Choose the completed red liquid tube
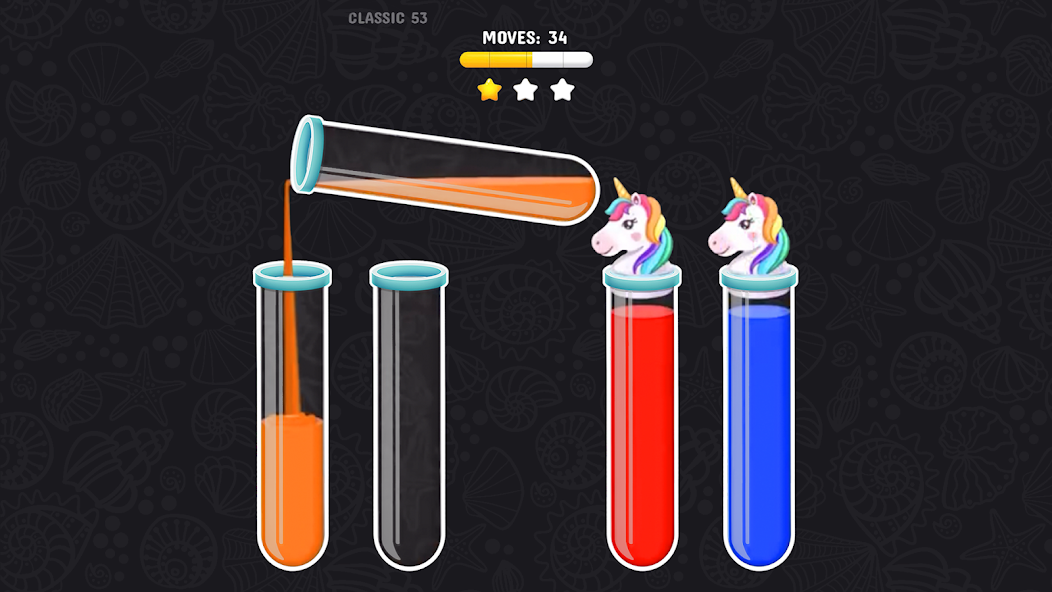Screen dimensions: 1052x592 (642, 430)
